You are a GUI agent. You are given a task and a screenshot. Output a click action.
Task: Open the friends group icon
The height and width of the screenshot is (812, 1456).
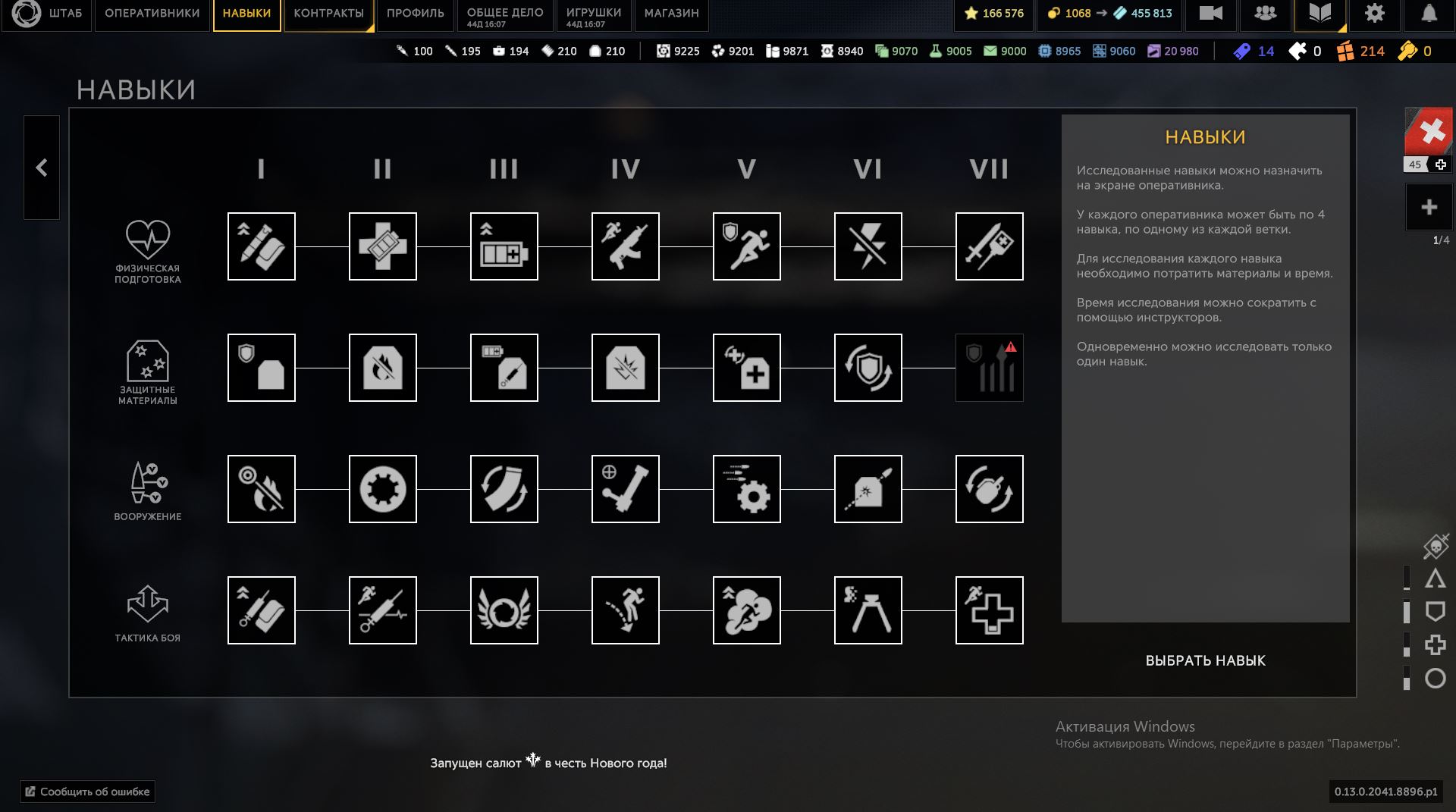(1265, 14)
